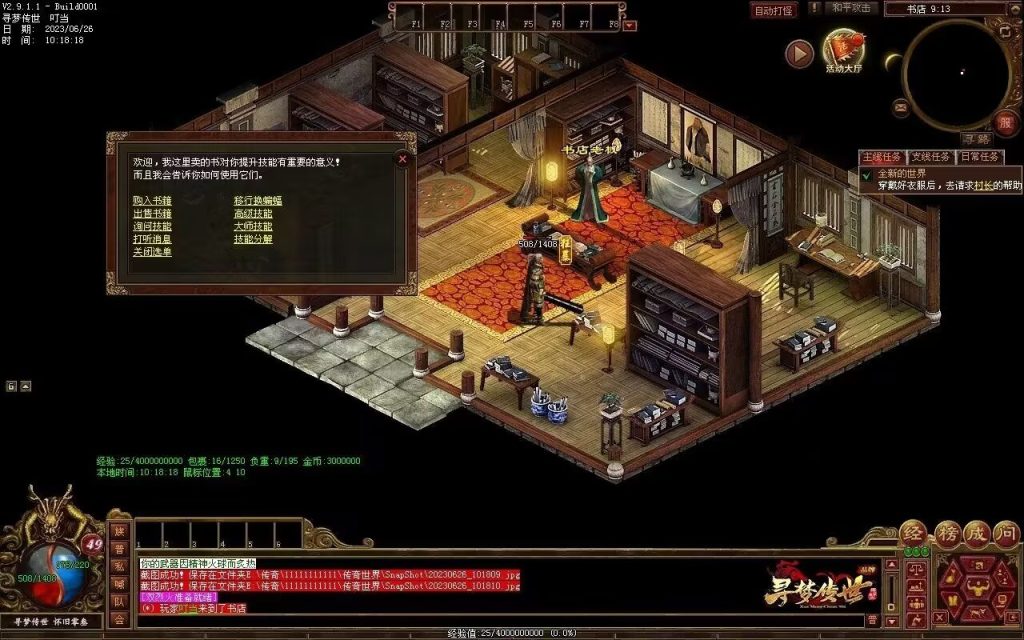Image resolution: width=1024 pixels, height=640 pixels.
Task: Open the circular minimap
Action: pos(955,69)
